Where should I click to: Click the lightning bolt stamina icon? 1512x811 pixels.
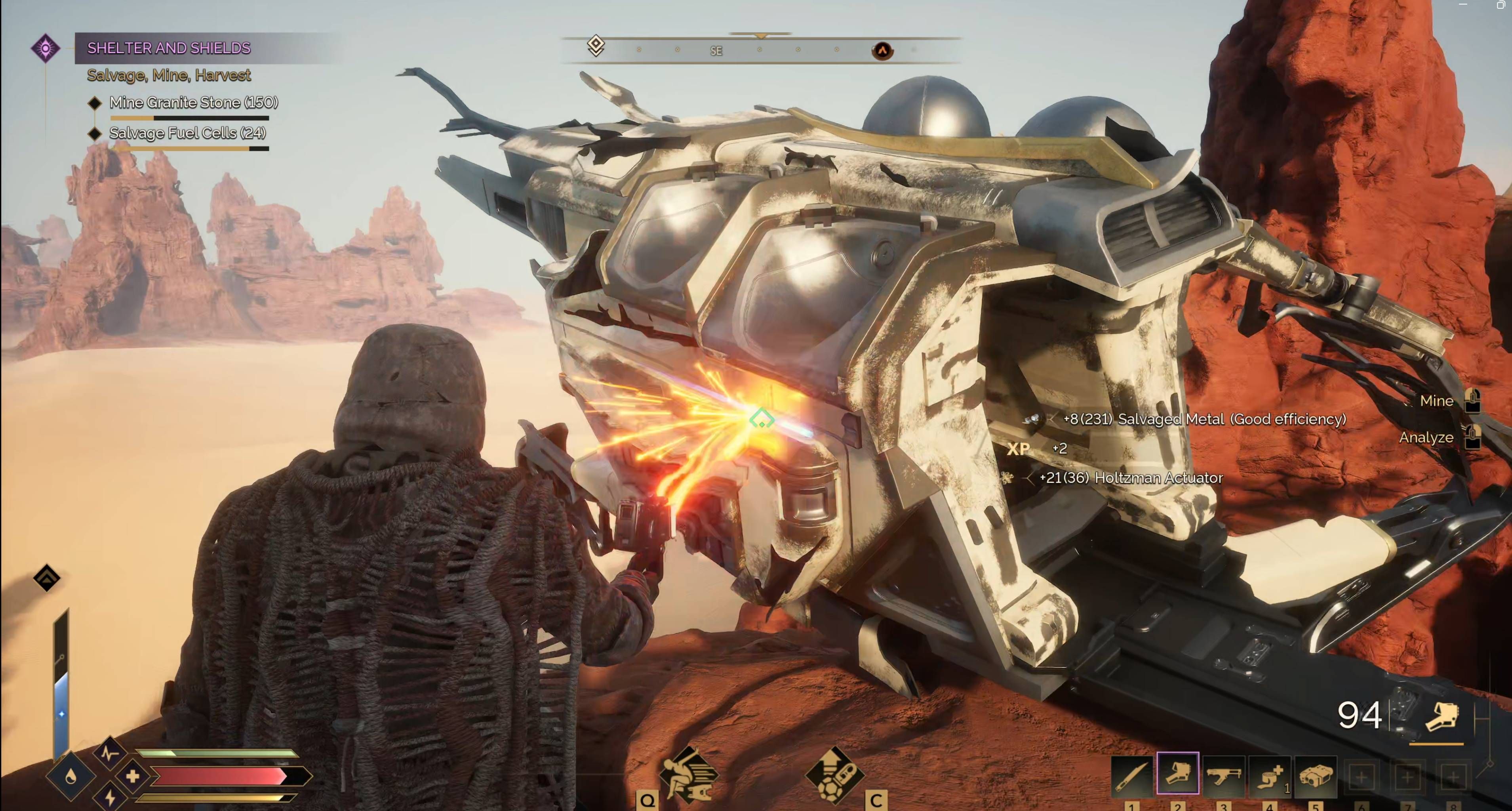point(110,798)
